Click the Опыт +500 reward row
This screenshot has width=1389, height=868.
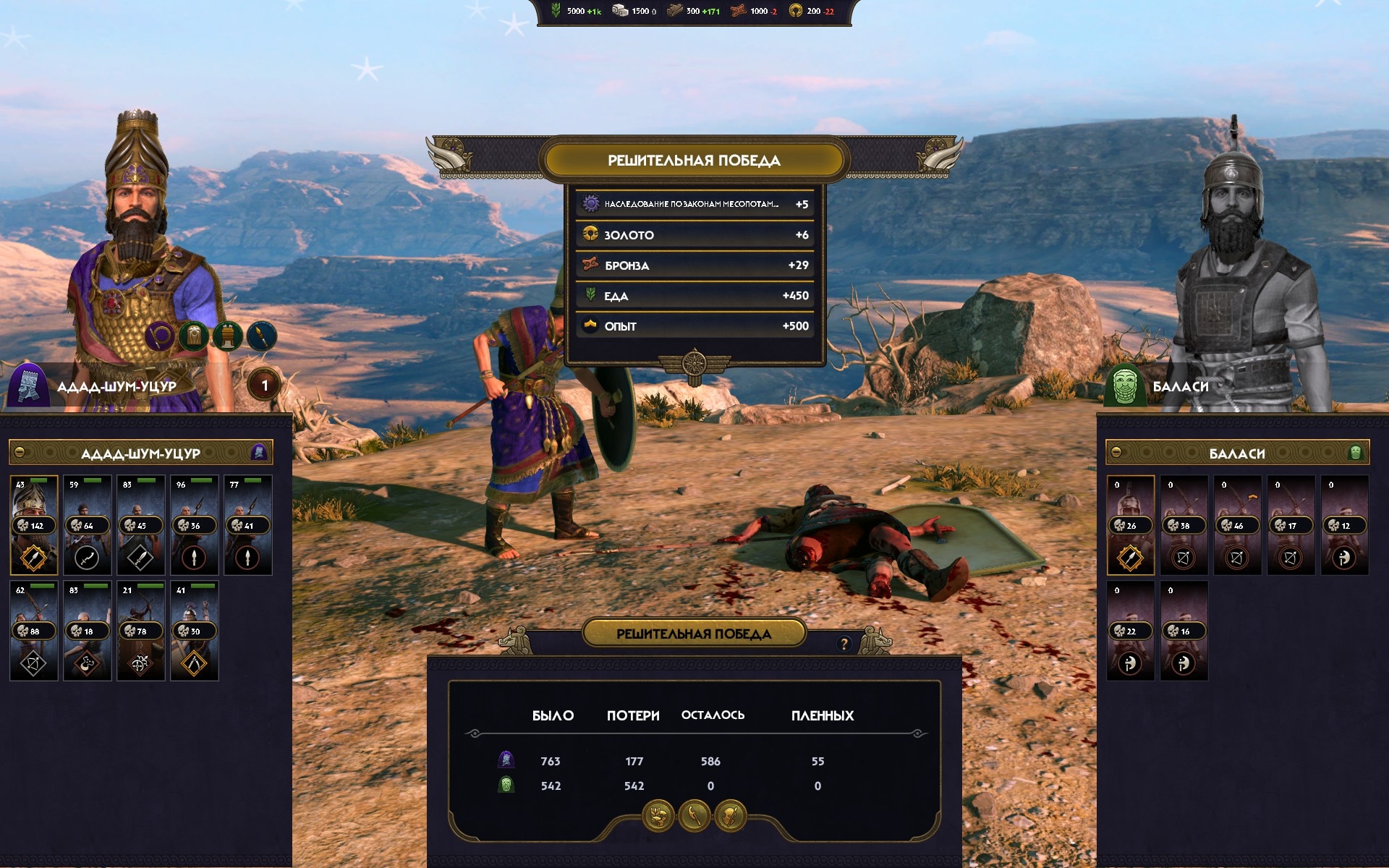pyautogui.click(x=694, y=326)
